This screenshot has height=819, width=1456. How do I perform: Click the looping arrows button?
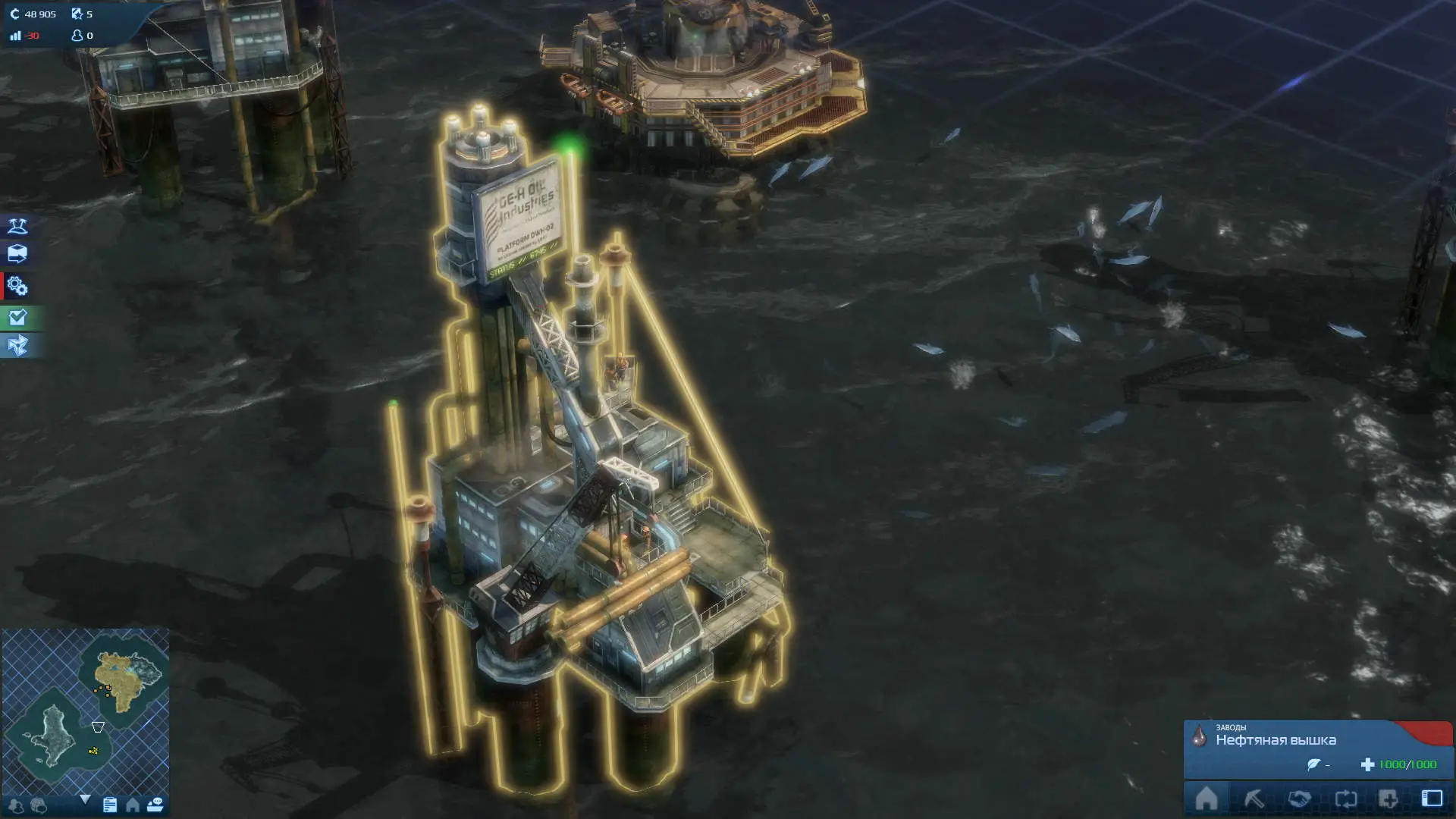[x=1345, y=799]
